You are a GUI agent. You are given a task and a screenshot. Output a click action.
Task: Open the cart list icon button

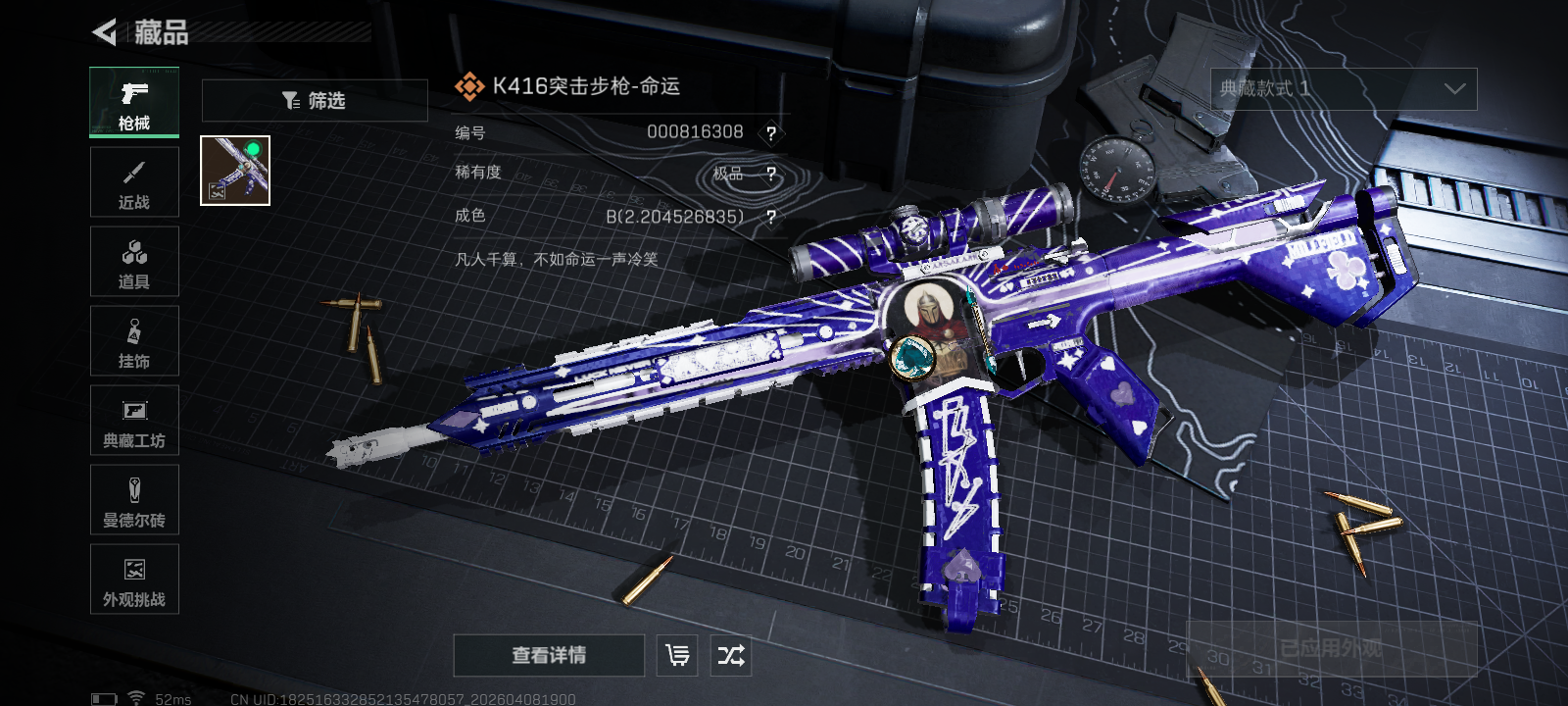[x=677, y=655]
